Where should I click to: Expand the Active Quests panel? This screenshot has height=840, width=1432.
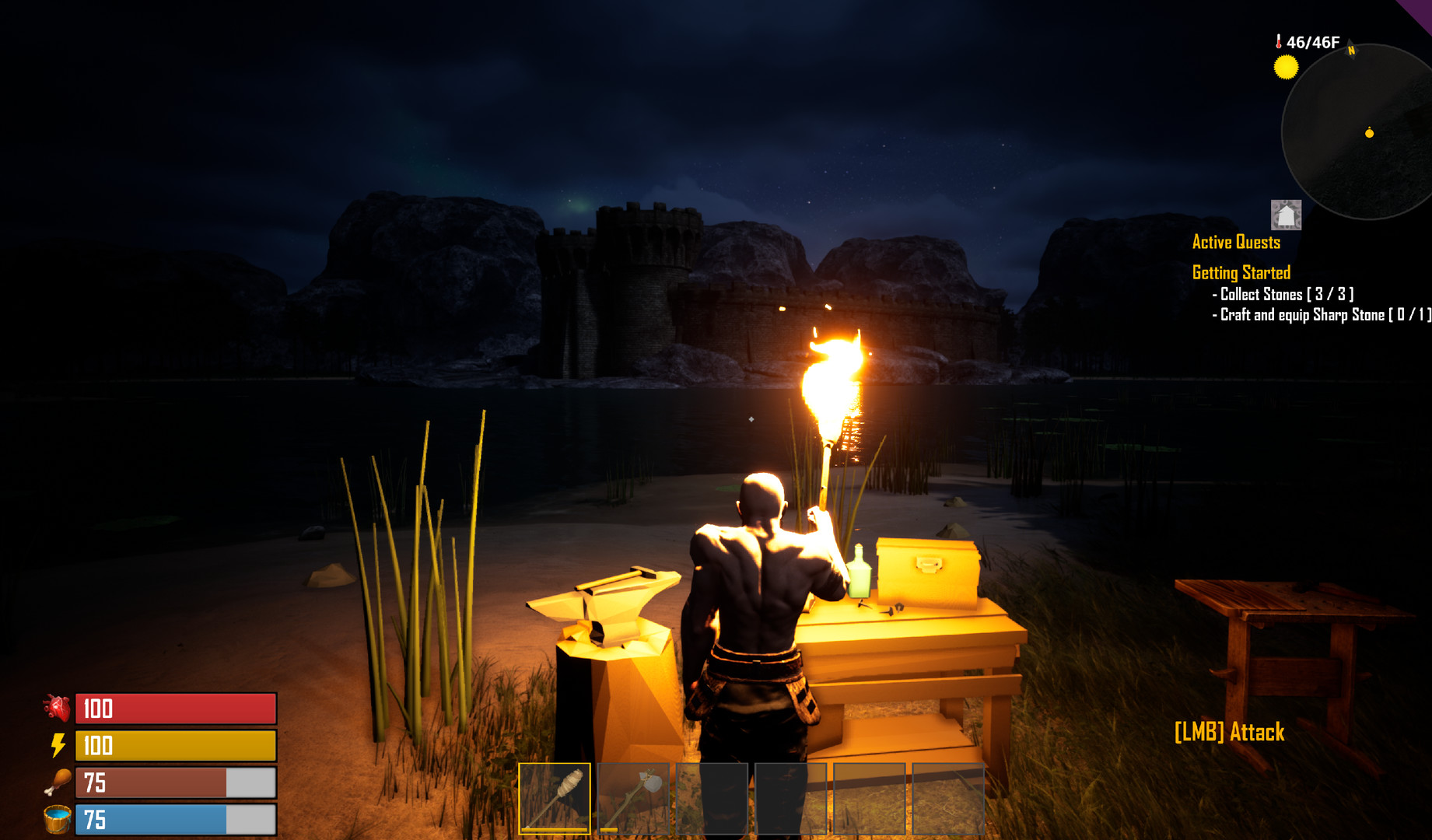pos(1235,242)
